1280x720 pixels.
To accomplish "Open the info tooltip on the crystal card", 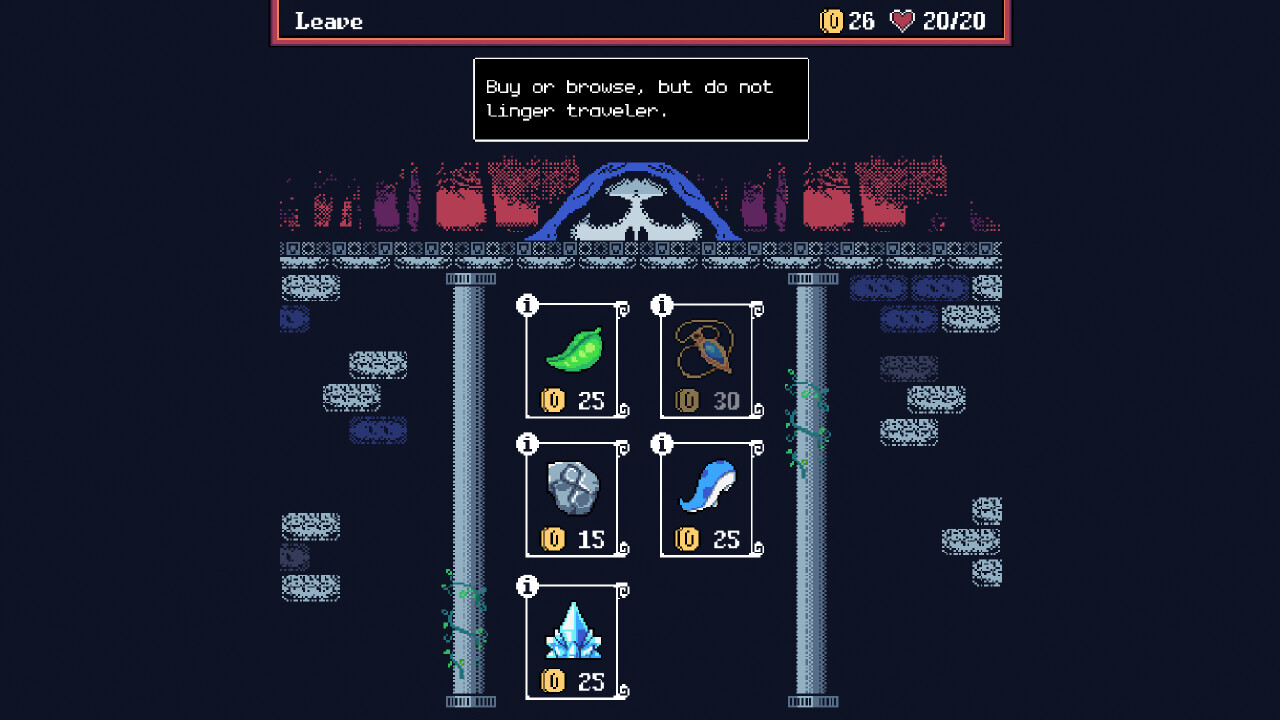I will pos(525,584).
